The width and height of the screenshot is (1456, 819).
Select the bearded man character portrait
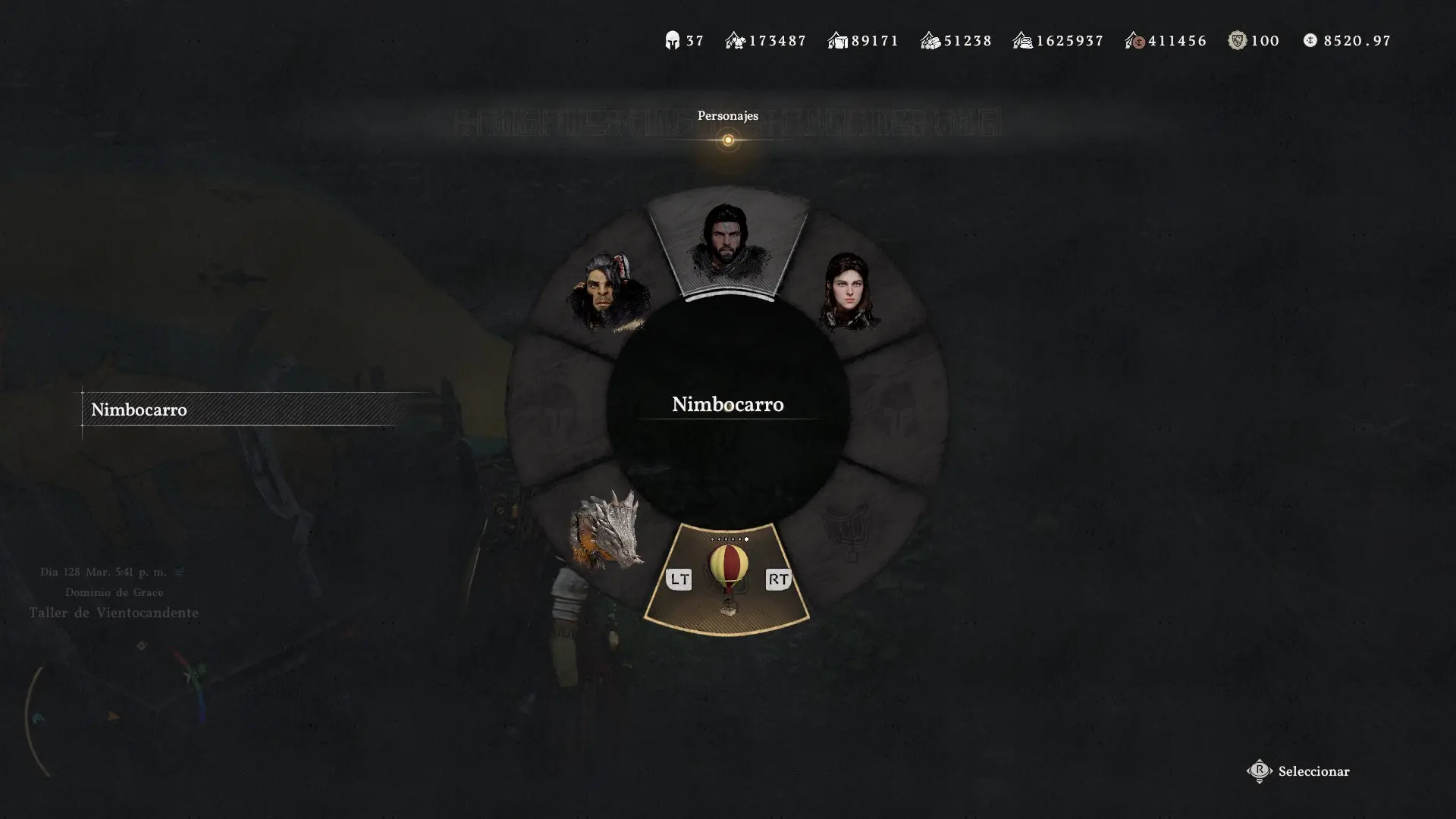point(728,243)
